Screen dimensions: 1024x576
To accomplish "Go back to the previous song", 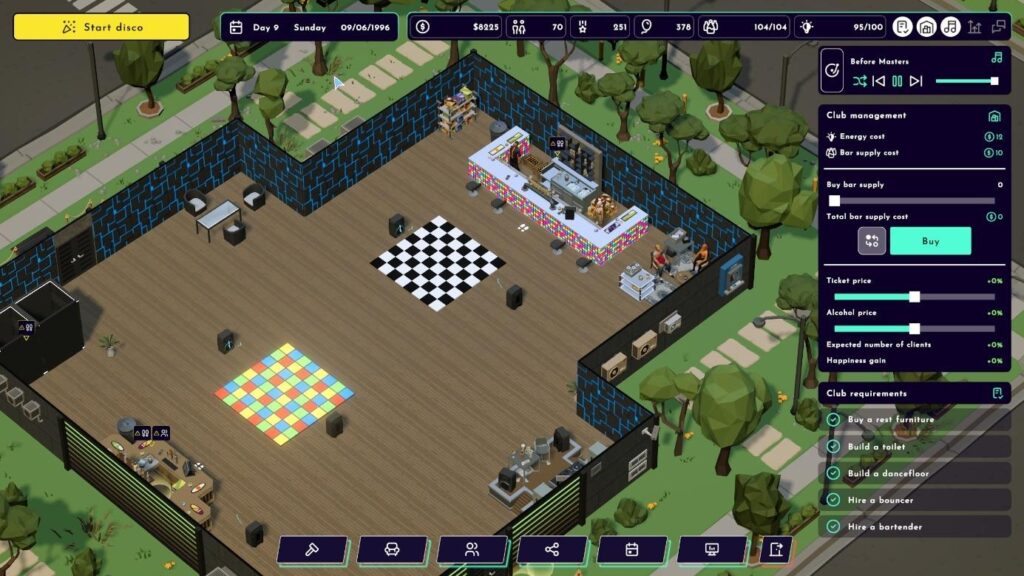I will click(878, 81).
